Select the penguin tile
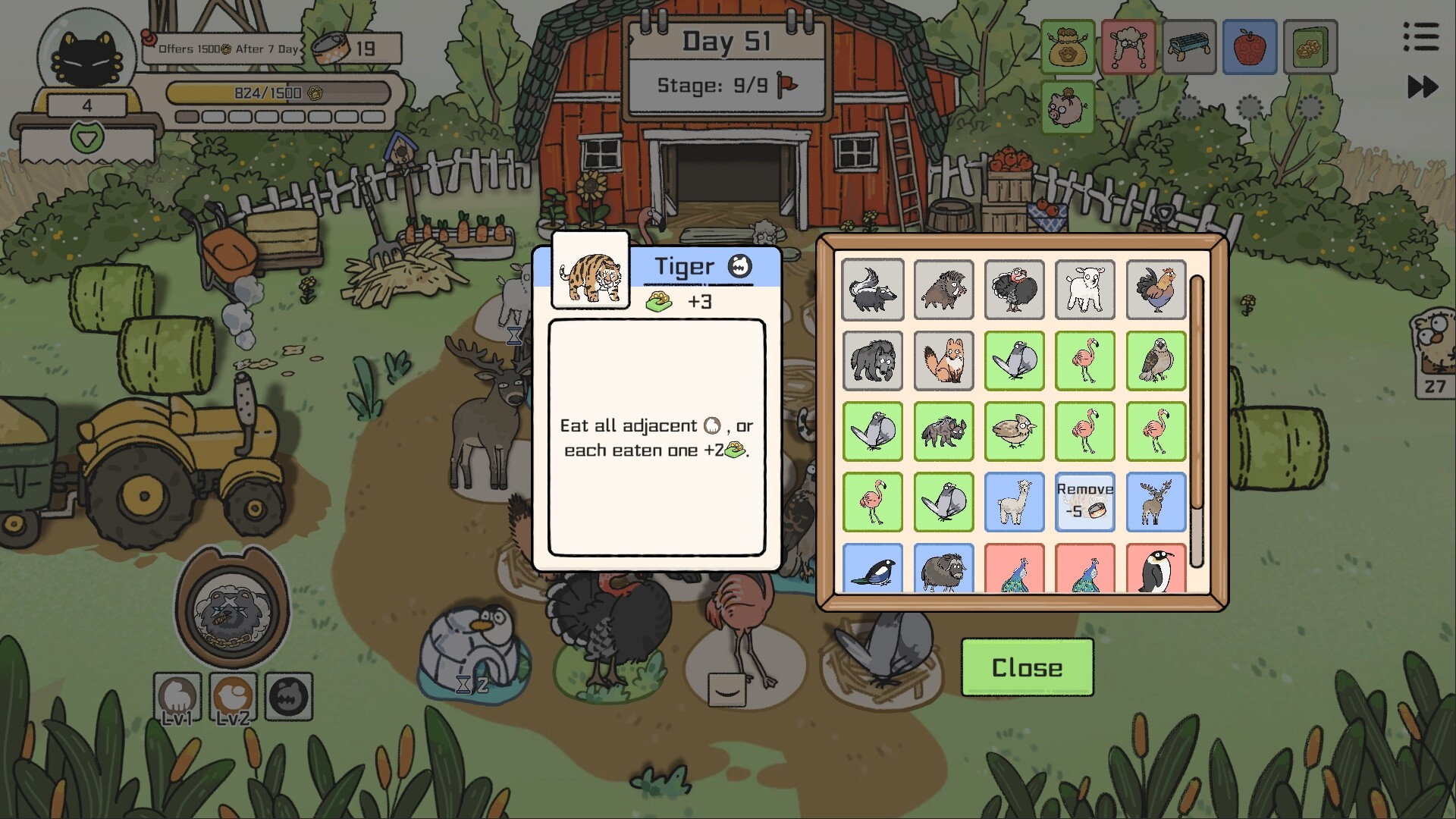1456x819 pixels. (1156, 569)
